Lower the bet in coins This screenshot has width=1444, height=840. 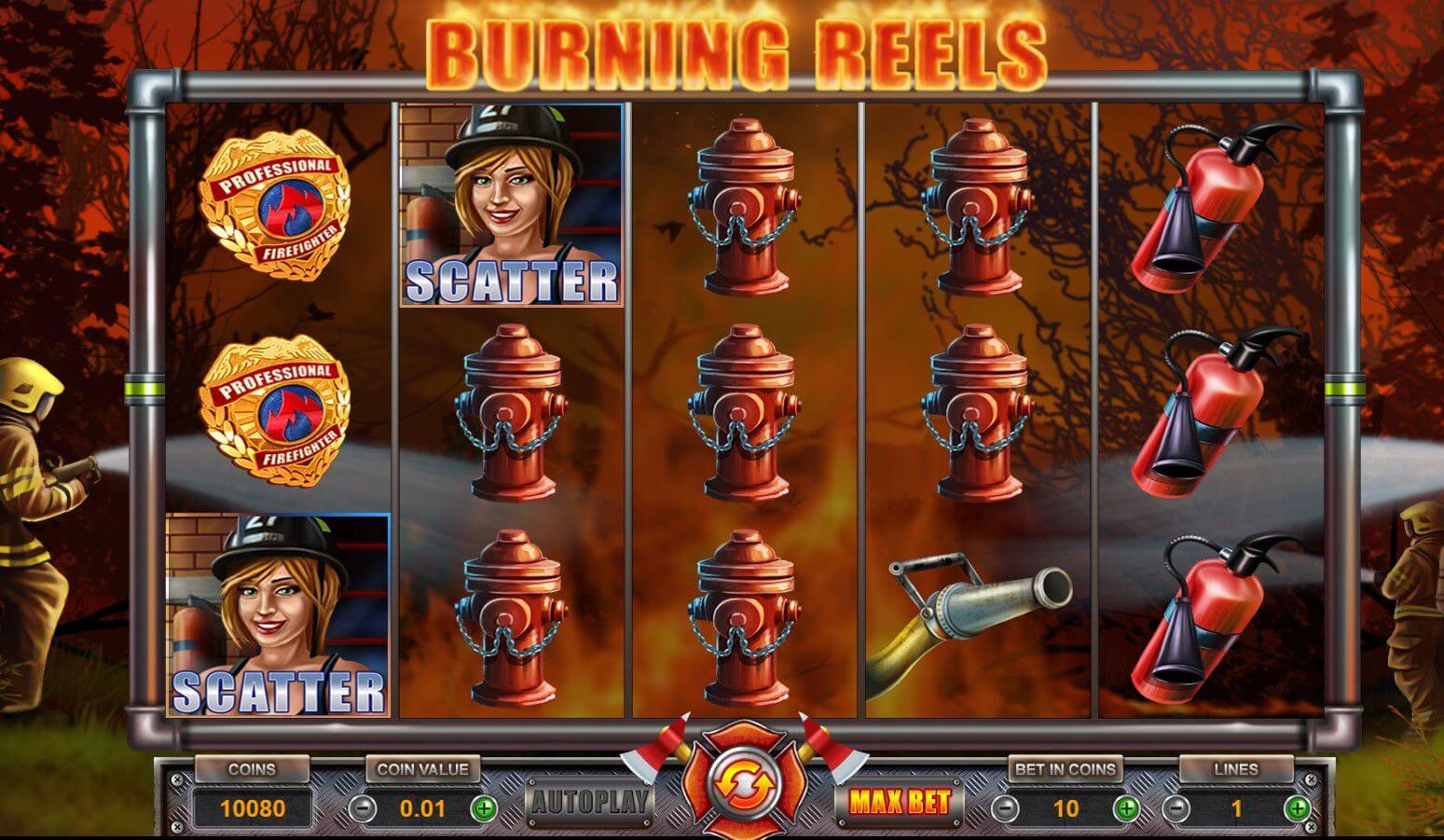point(1004,807)
